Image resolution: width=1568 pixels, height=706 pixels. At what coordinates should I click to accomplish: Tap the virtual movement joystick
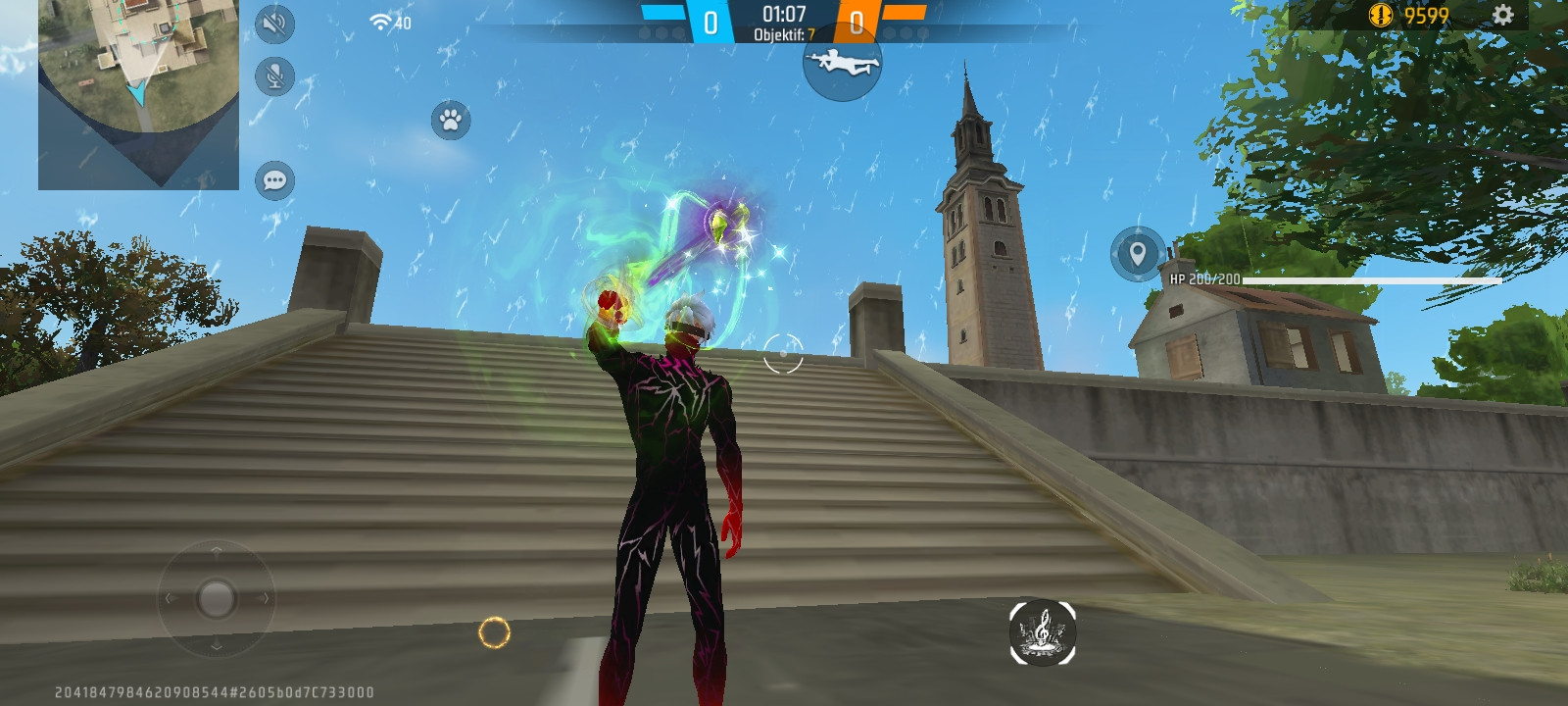(216, 597)
